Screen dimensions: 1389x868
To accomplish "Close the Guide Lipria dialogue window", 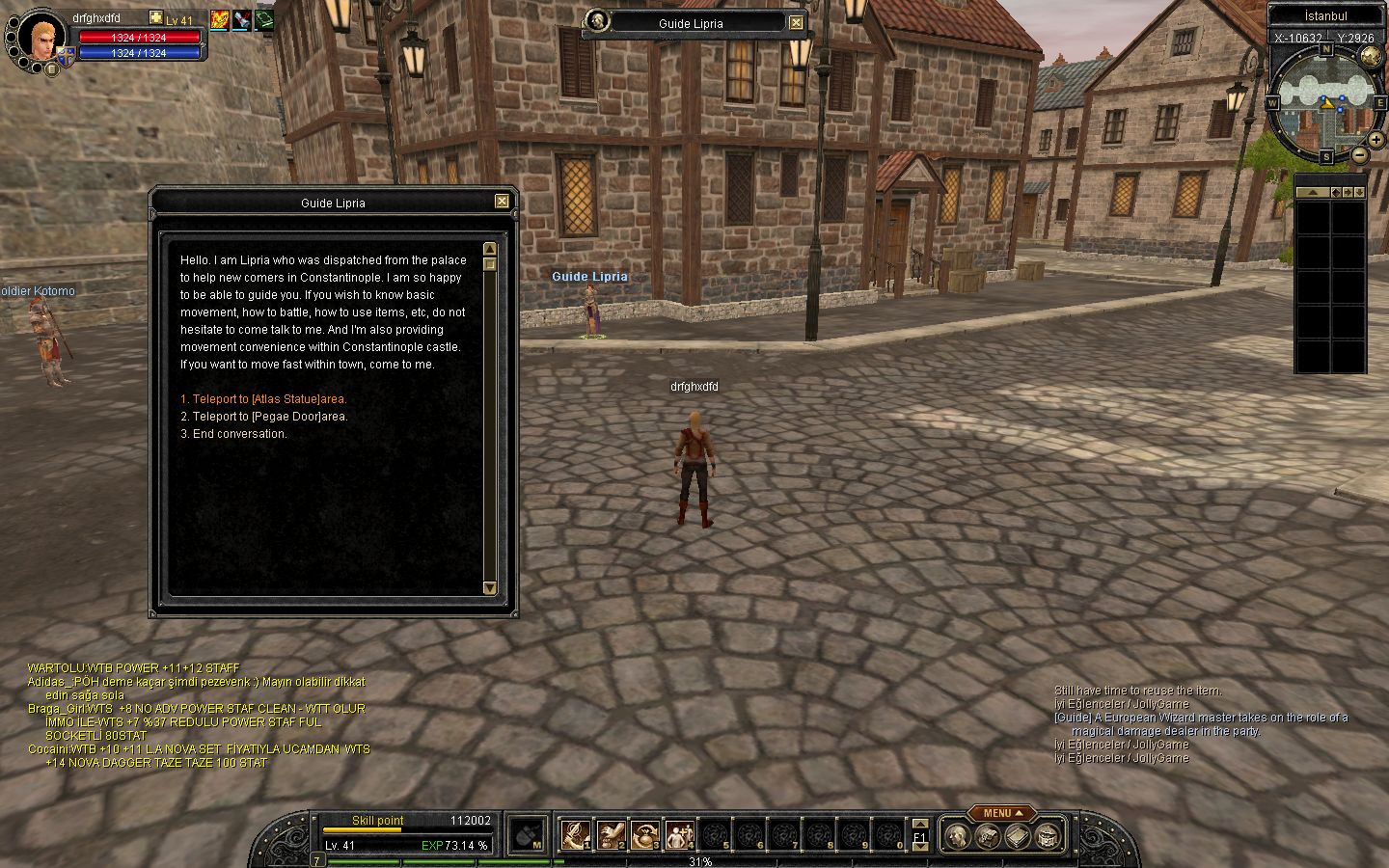I will [x=502, y=202].
